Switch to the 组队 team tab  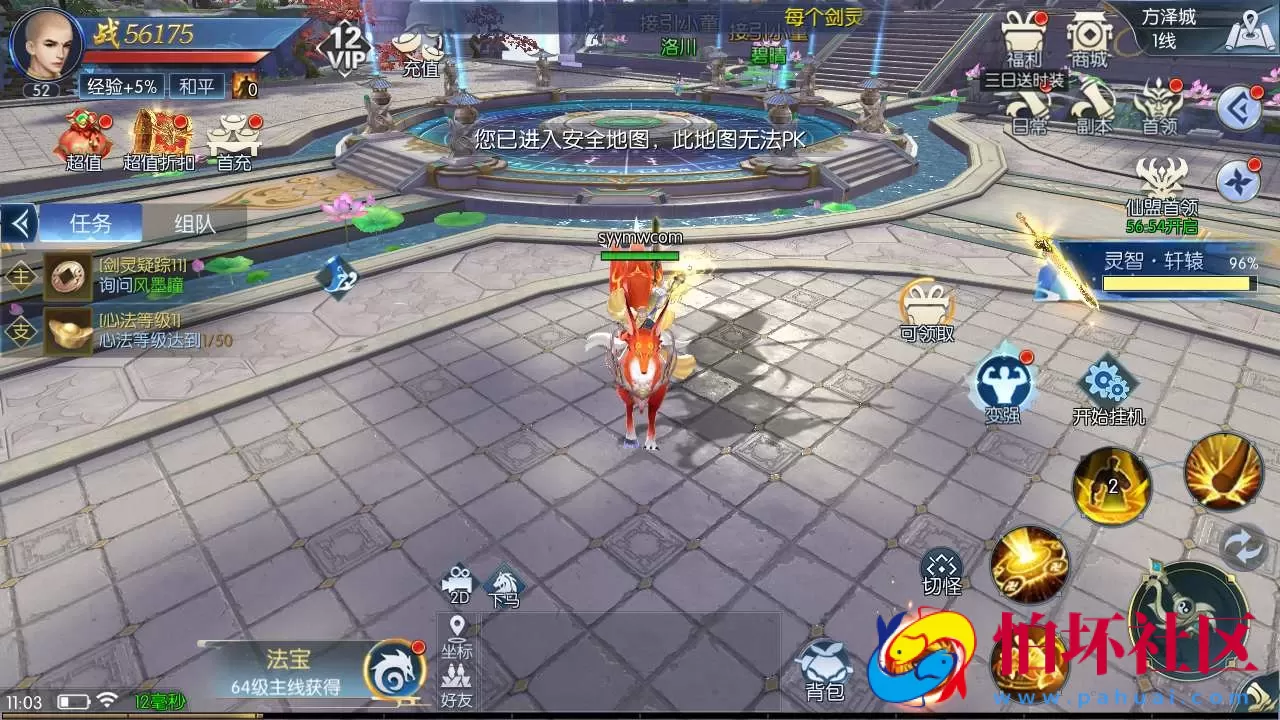[196, 223]
